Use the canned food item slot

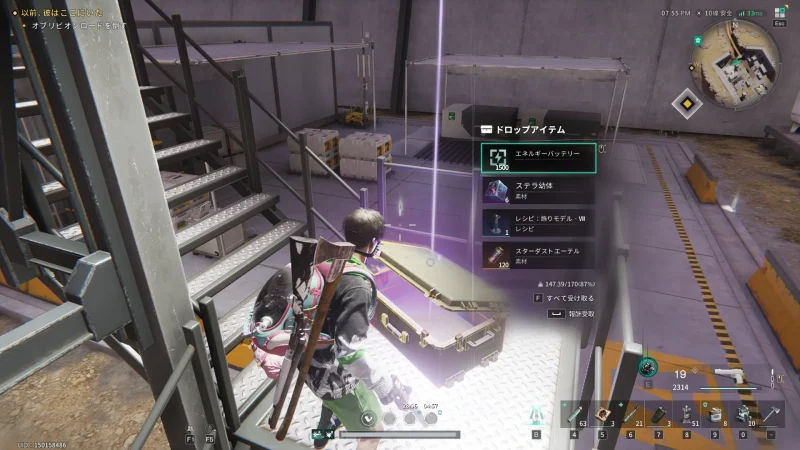(x=714, y=413)
